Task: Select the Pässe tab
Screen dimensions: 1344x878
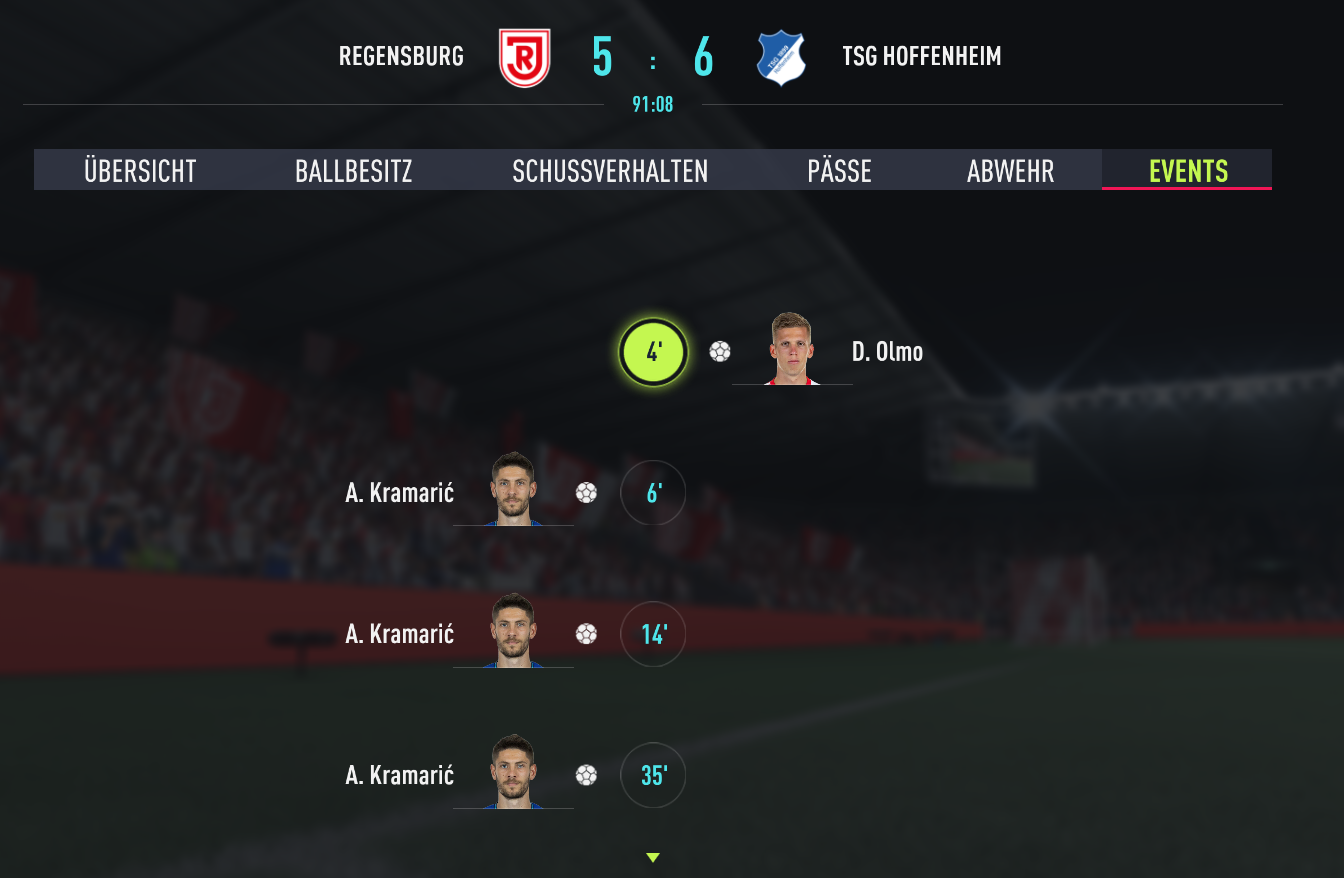Action: tap(839, 171)
